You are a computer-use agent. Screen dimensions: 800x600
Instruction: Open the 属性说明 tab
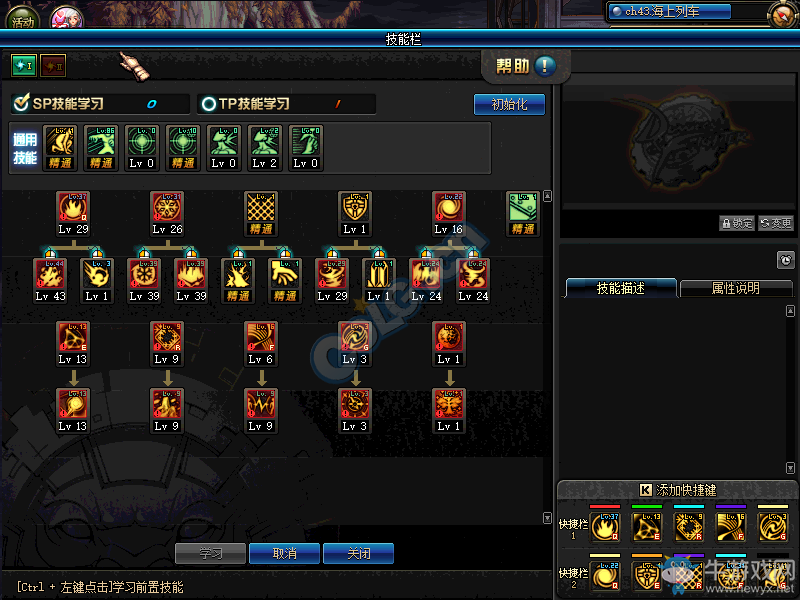point(735,288)
